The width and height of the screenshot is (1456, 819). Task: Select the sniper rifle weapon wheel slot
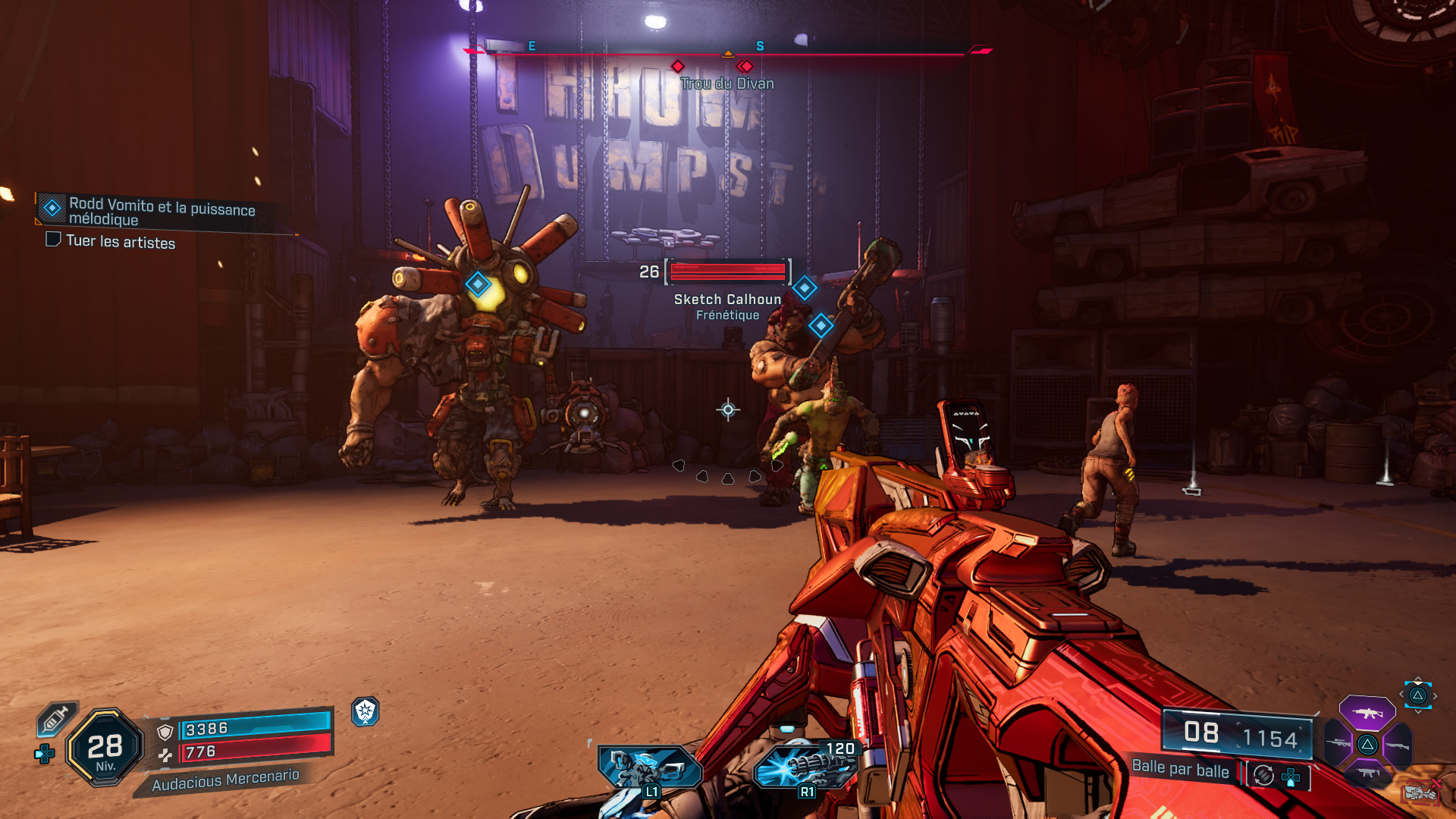(x=1338, y=743)
